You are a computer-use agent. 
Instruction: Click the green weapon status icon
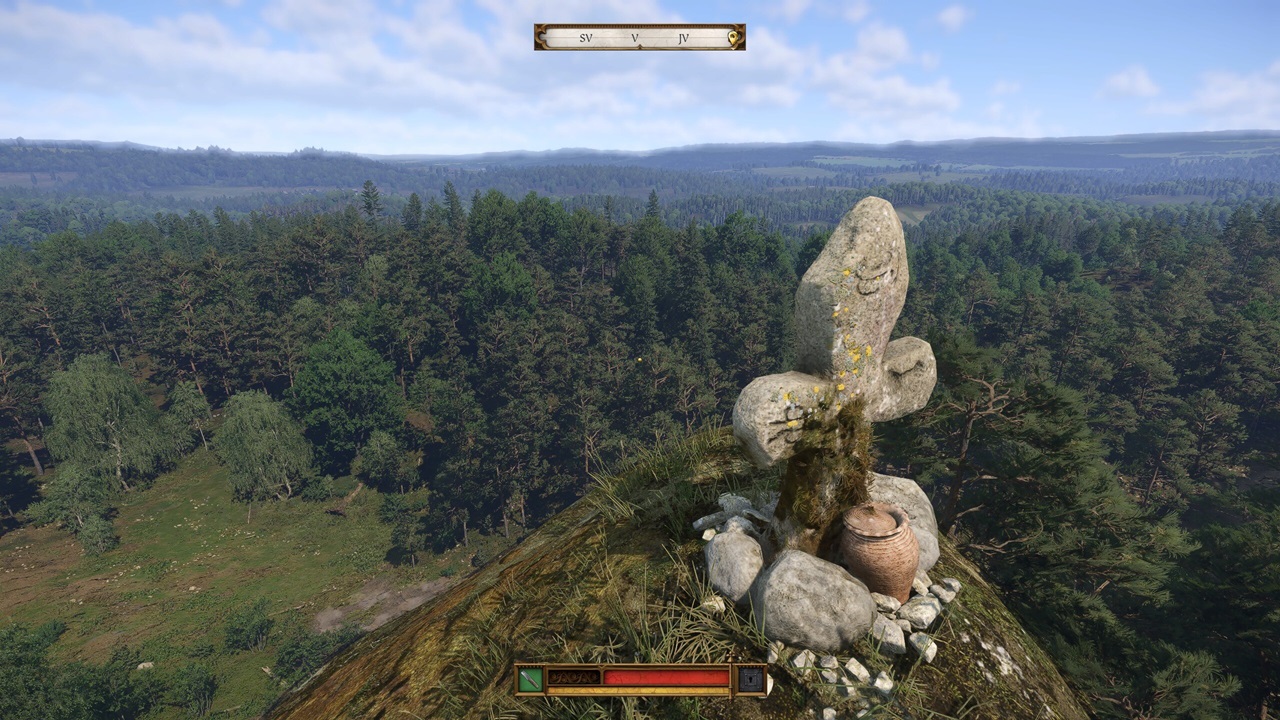click(531, 679)
